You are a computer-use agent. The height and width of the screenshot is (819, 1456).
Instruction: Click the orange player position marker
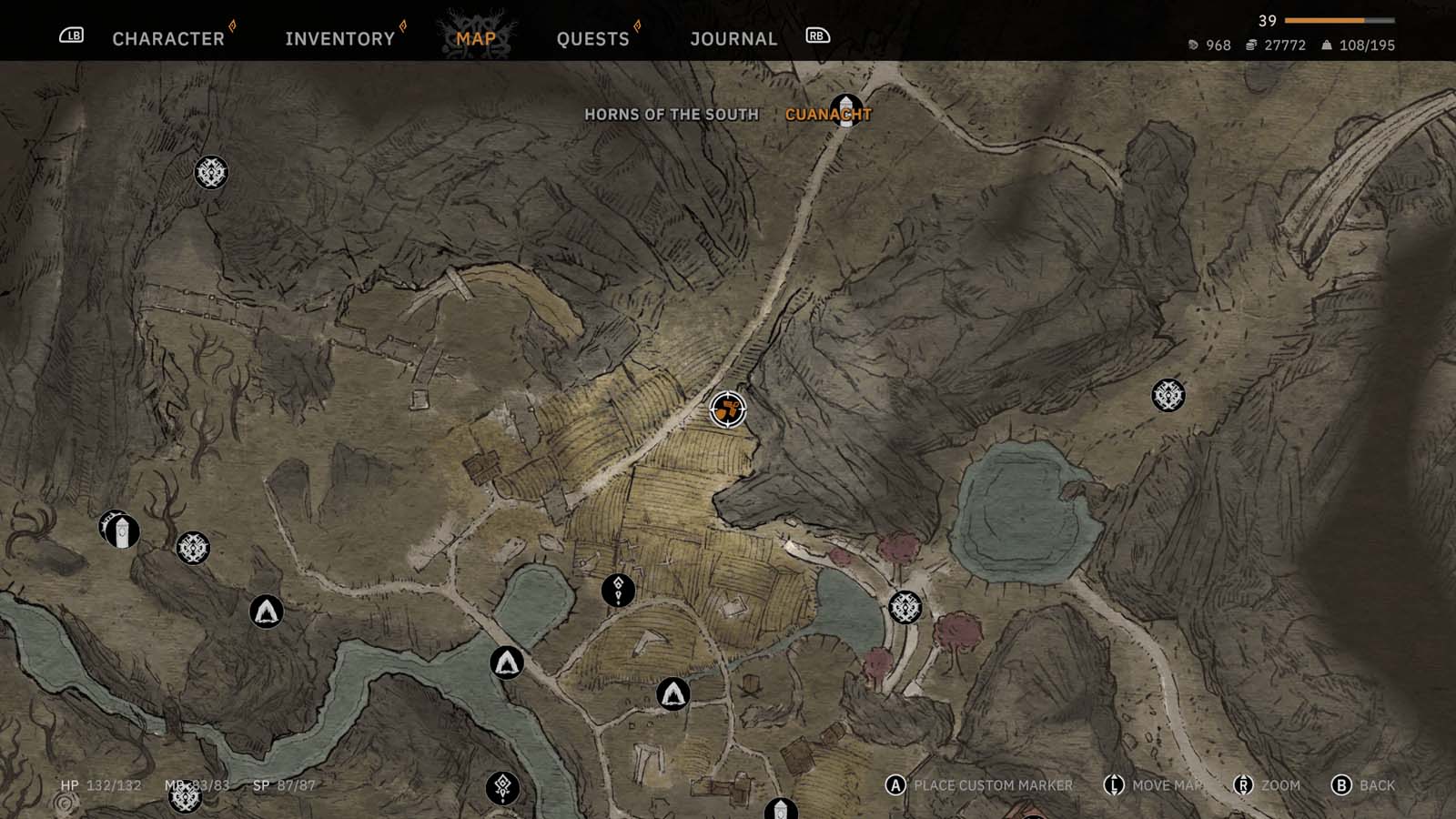point(727,409)
